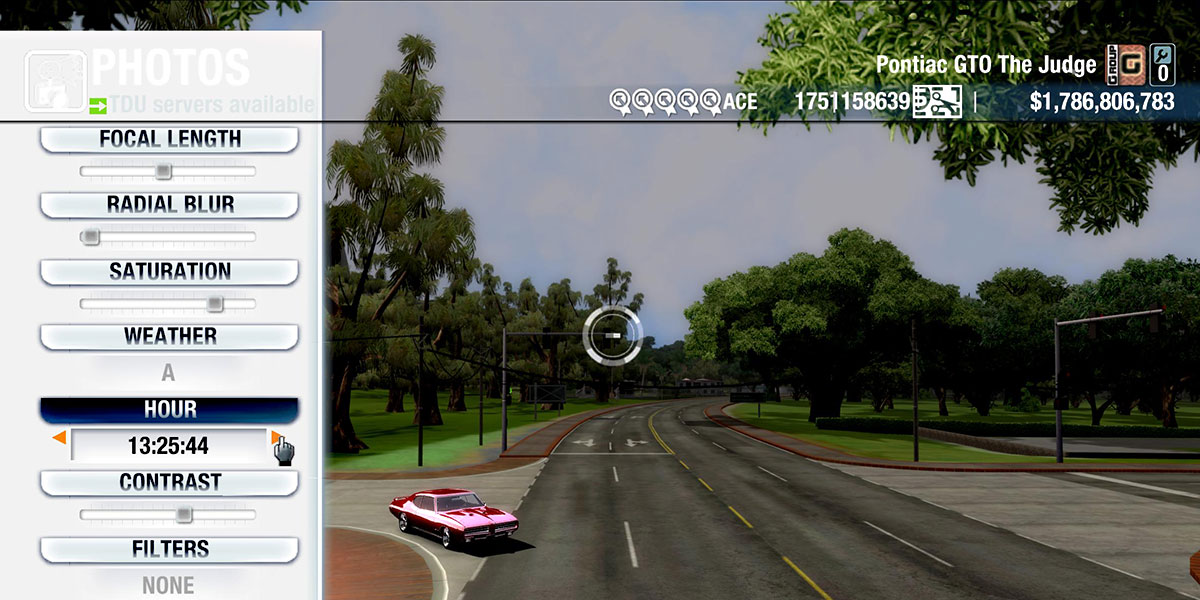Click the Saturation slider handle
The height and width of the screenshot is (600, 1200).
(x=214, y=304)
